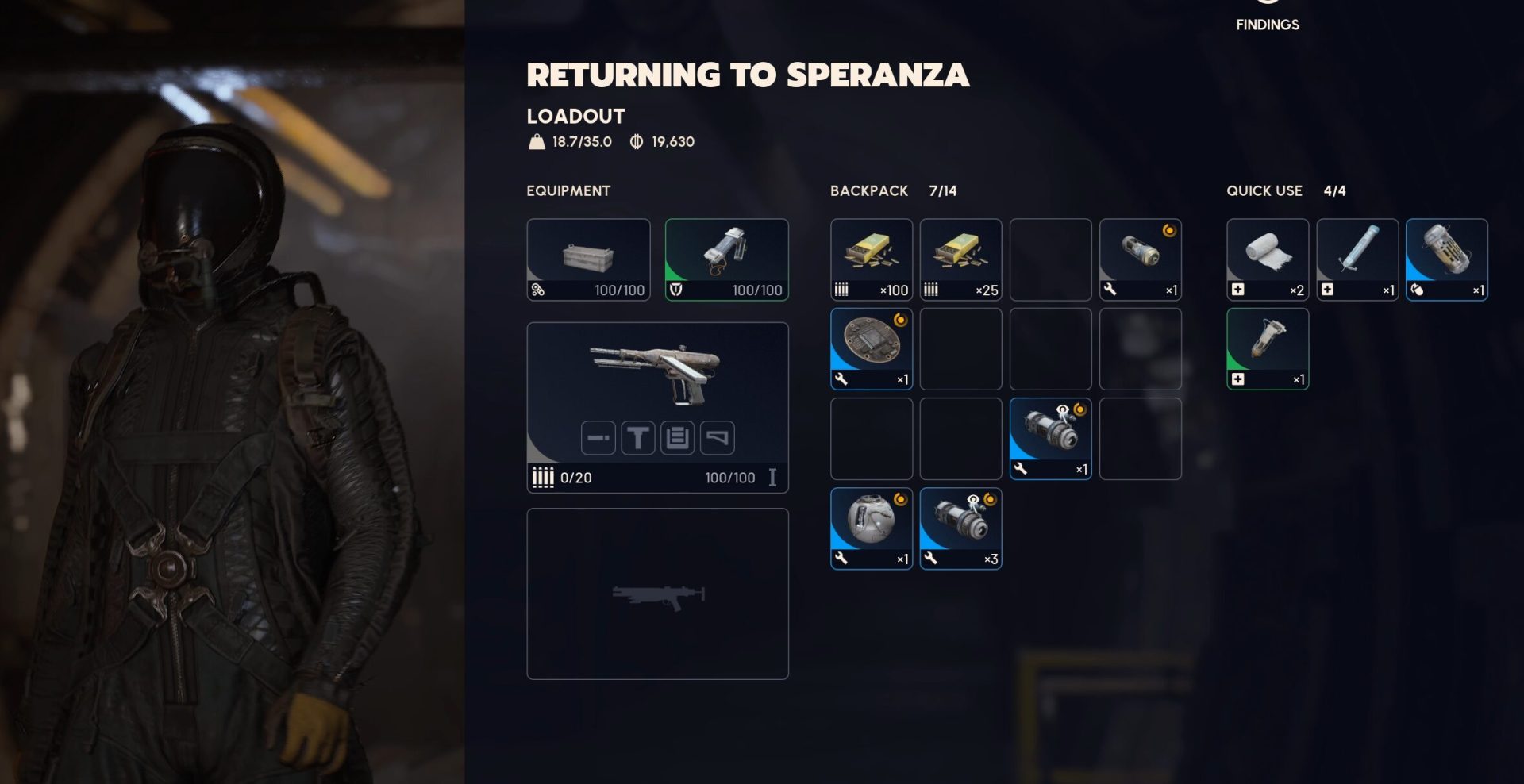Choose the weapon's stock attachment slot

tap(717, 438)
